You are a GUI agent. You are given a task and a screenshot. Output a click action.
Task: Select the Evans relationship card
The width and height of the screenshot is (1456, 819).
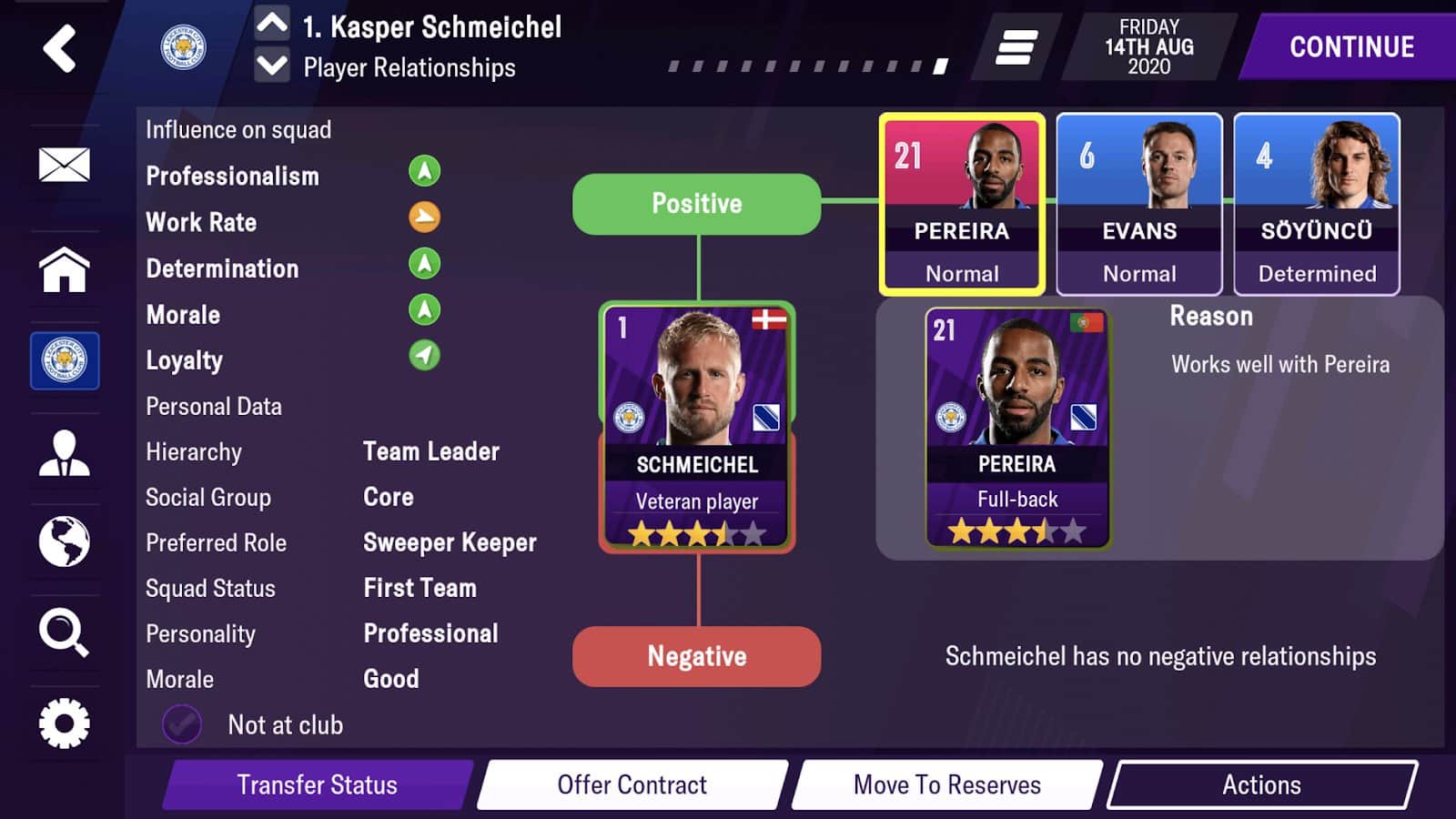click(1138, 204)
